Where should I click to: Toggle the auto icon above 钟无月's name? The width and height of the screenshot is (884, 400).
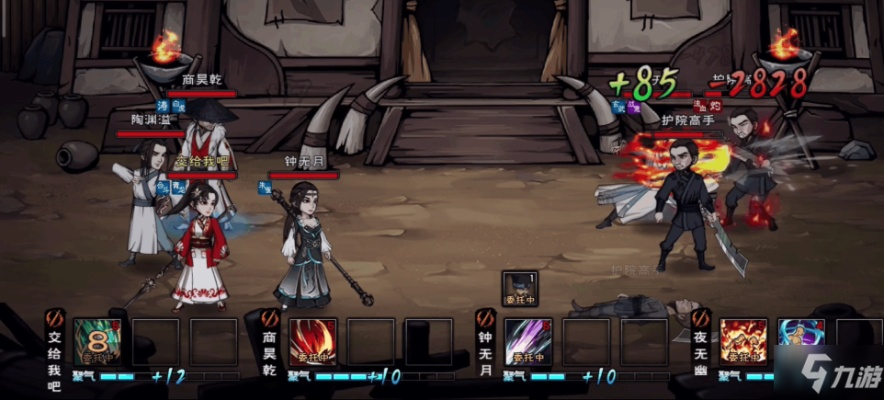[485, 318]
